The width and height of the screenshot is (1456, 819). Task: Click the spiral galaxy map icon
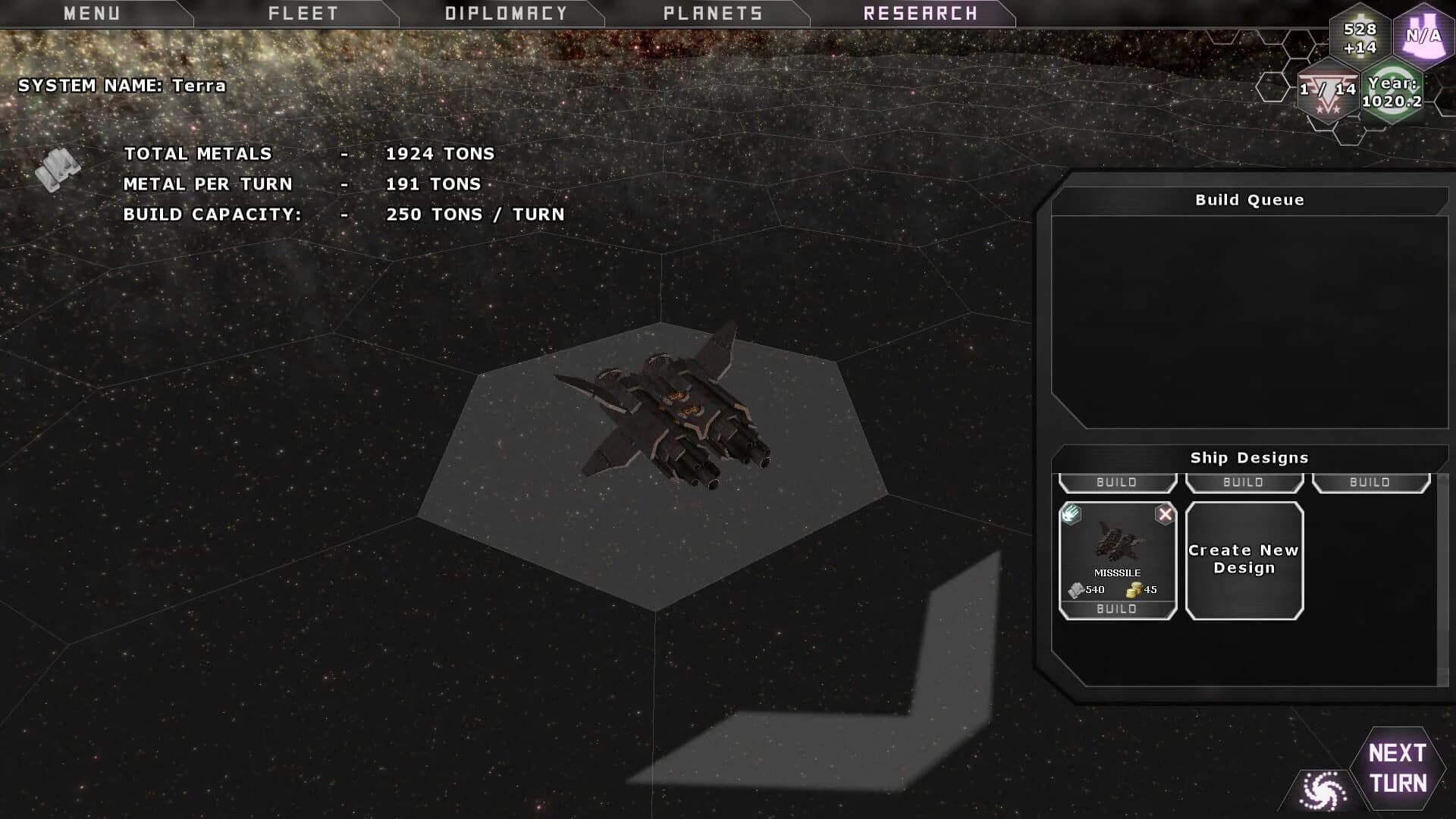click(x=1323, y=791)
